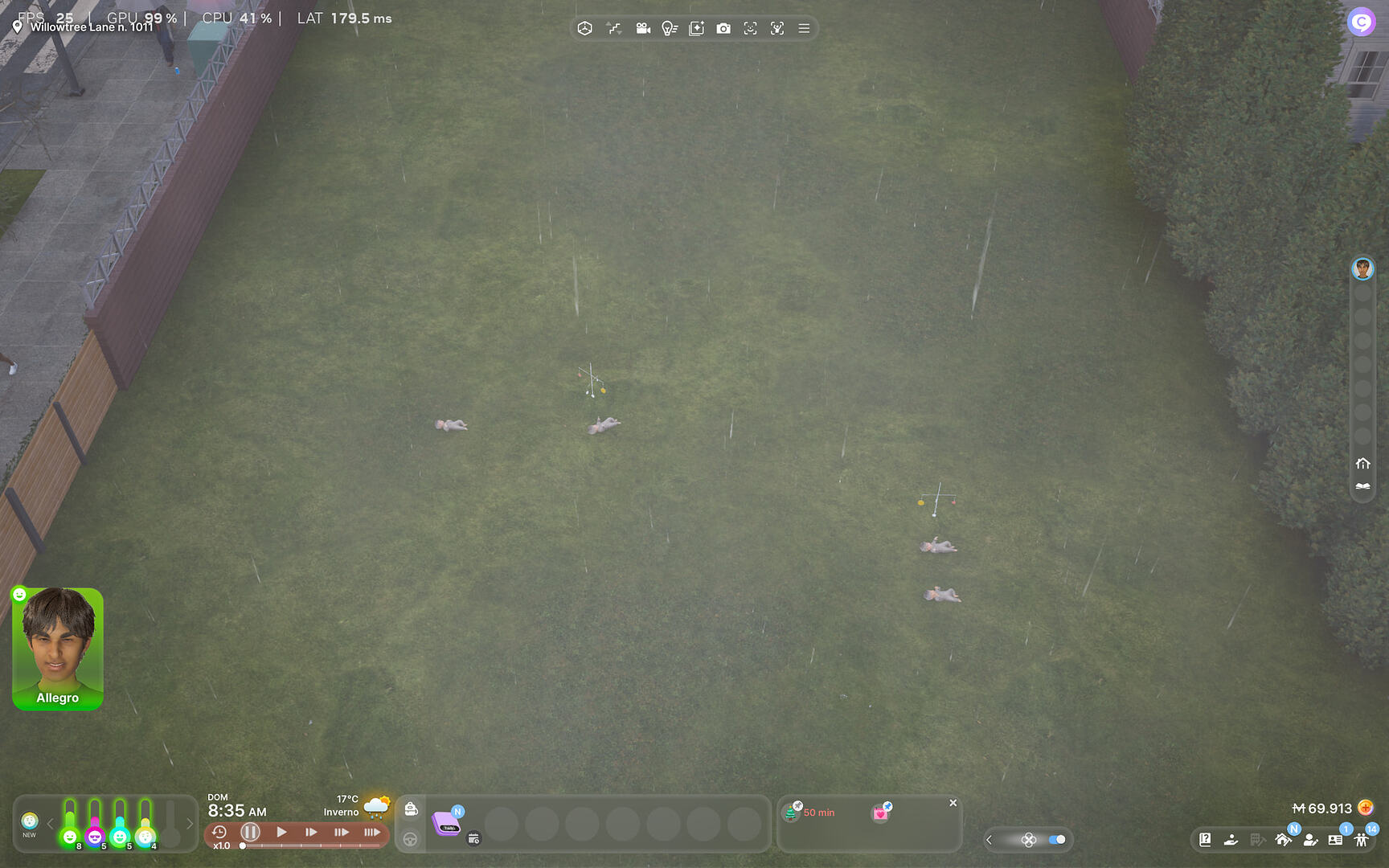Pause the game clock
Screen dimensions: 1389x868
[x=250, y=833]
